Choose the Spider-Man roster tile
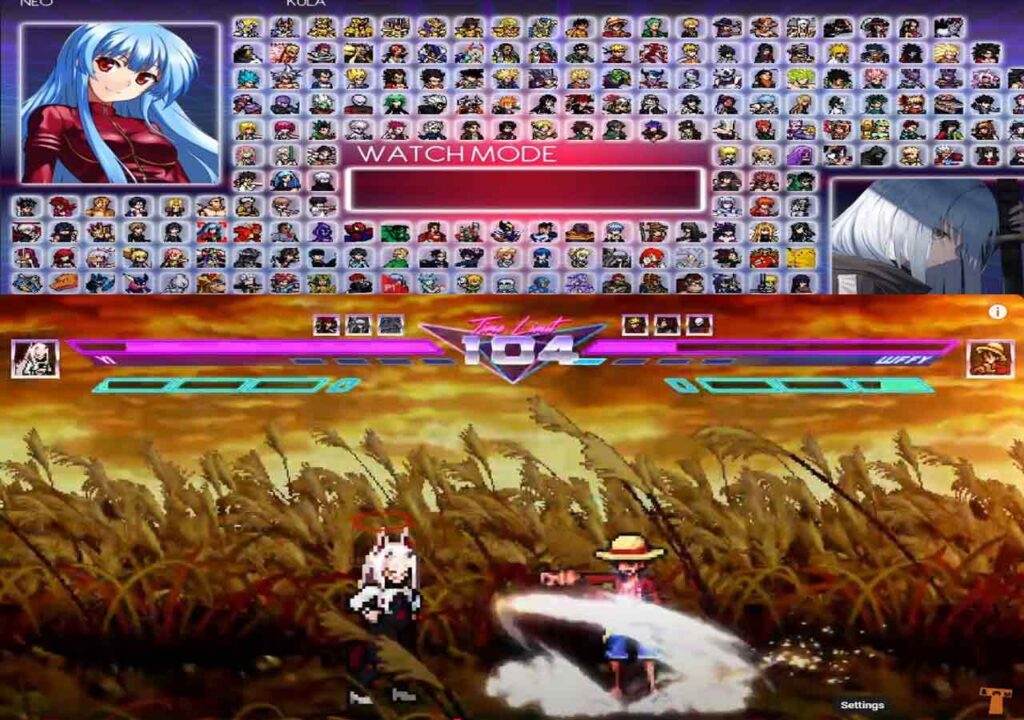Screen dimensions: 1024x720 [x=358, y=232]
